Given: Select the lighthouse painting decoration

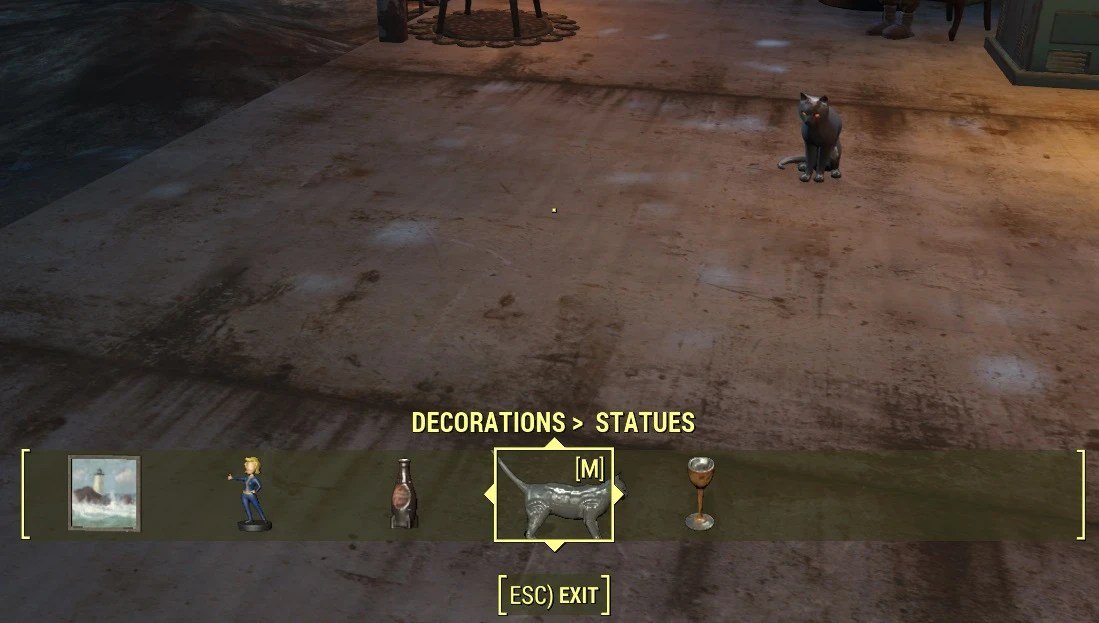Looking at the screenshot, I should 104,493.
